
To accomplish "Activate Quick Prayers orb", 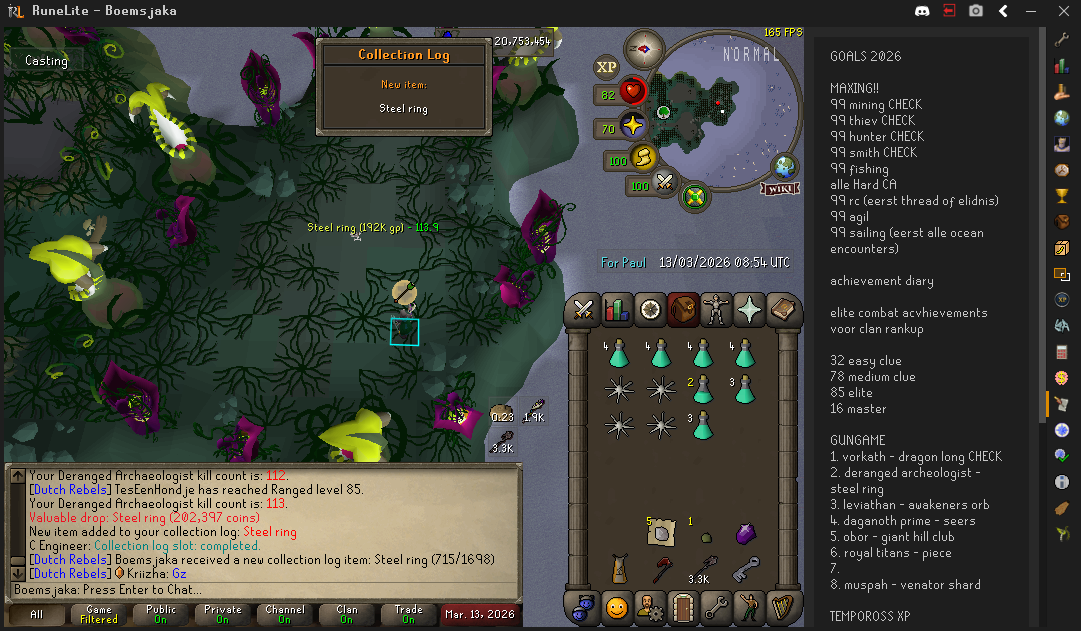I will pos(634,127).
